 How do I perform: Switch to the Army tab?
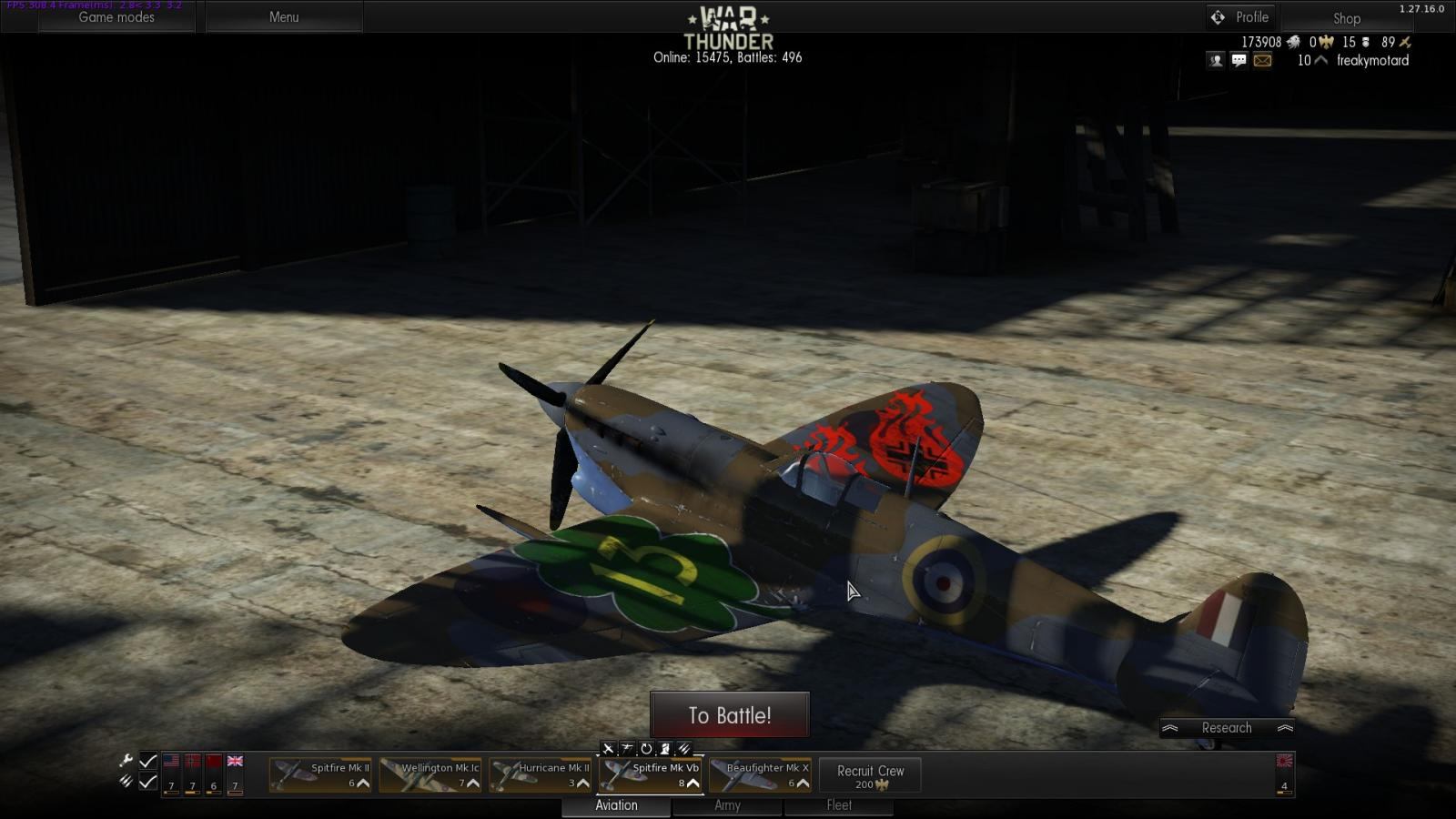727,805
